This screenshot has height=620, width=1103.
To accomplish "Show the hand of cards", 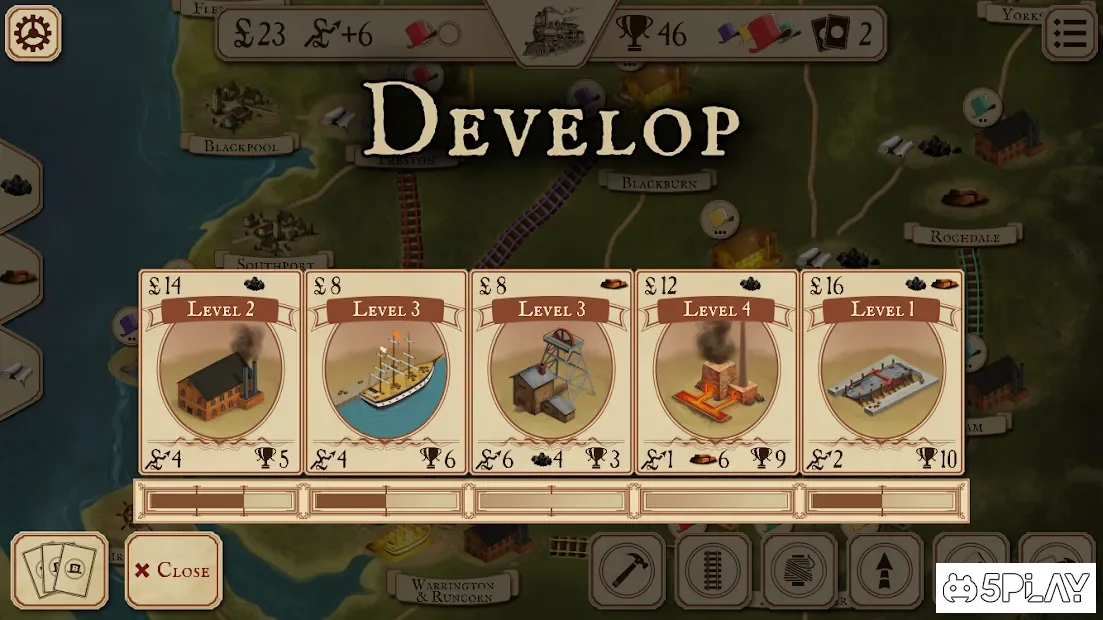I will click(x=60, y=570).
